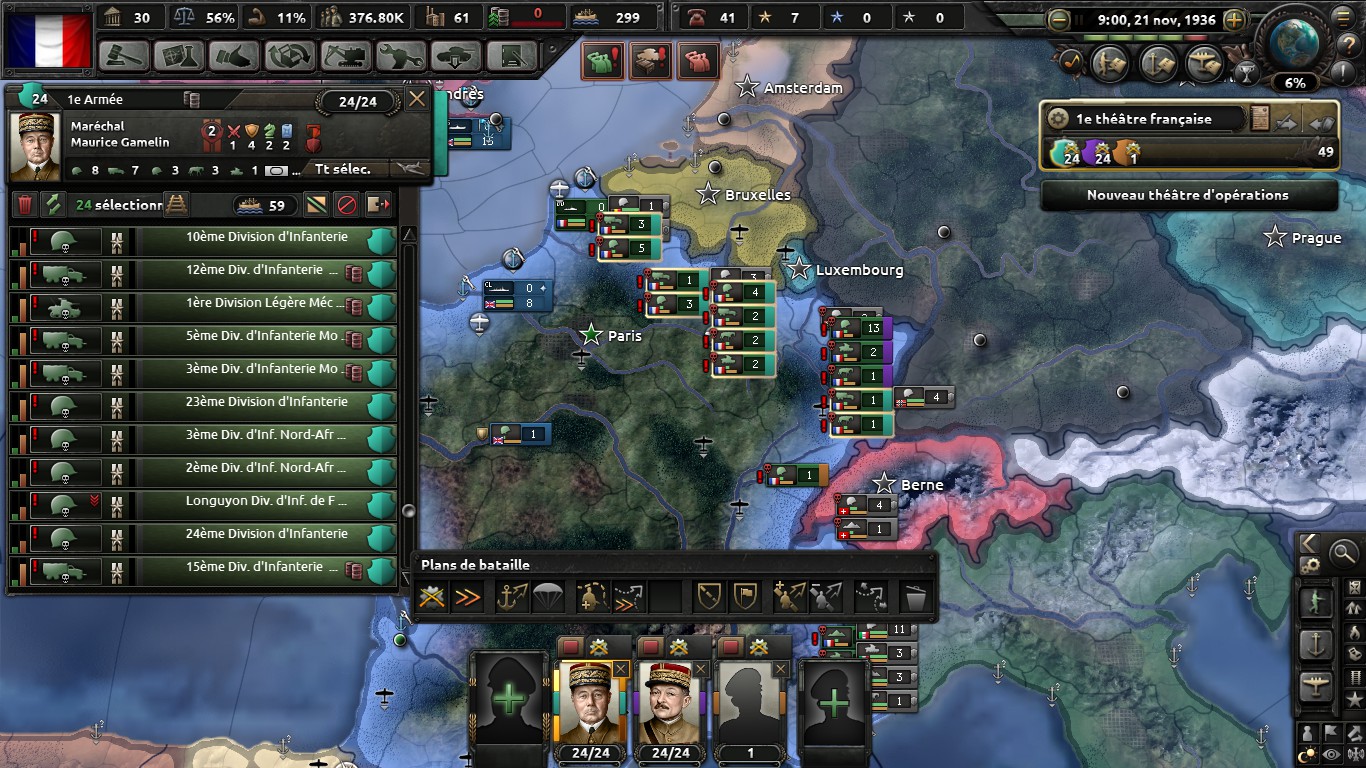This screenshot has height=768, width=1366.
Task: Delete selected divisions with the red trash icon
Action: (x=25, y=205)
